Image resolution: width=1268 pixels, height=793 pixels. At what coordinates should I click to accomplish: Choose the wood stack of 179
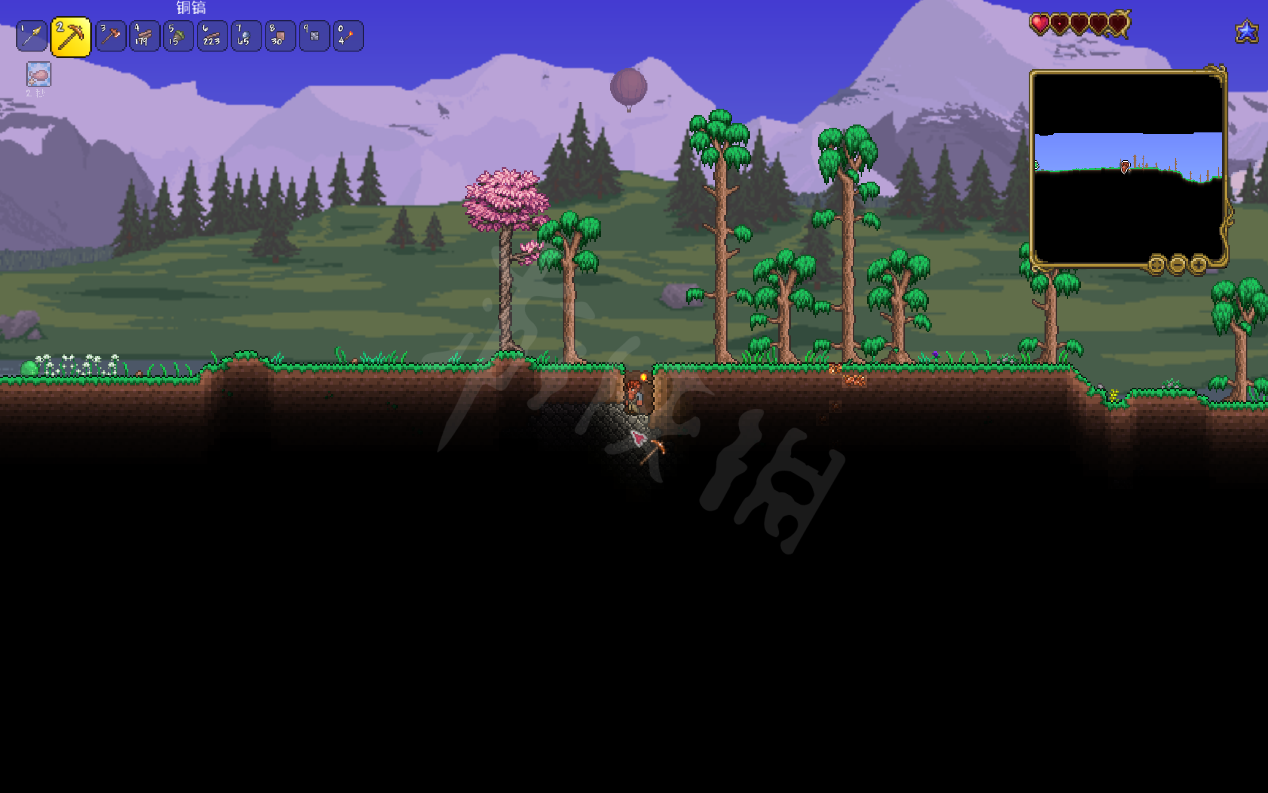[x=145, y=37]
